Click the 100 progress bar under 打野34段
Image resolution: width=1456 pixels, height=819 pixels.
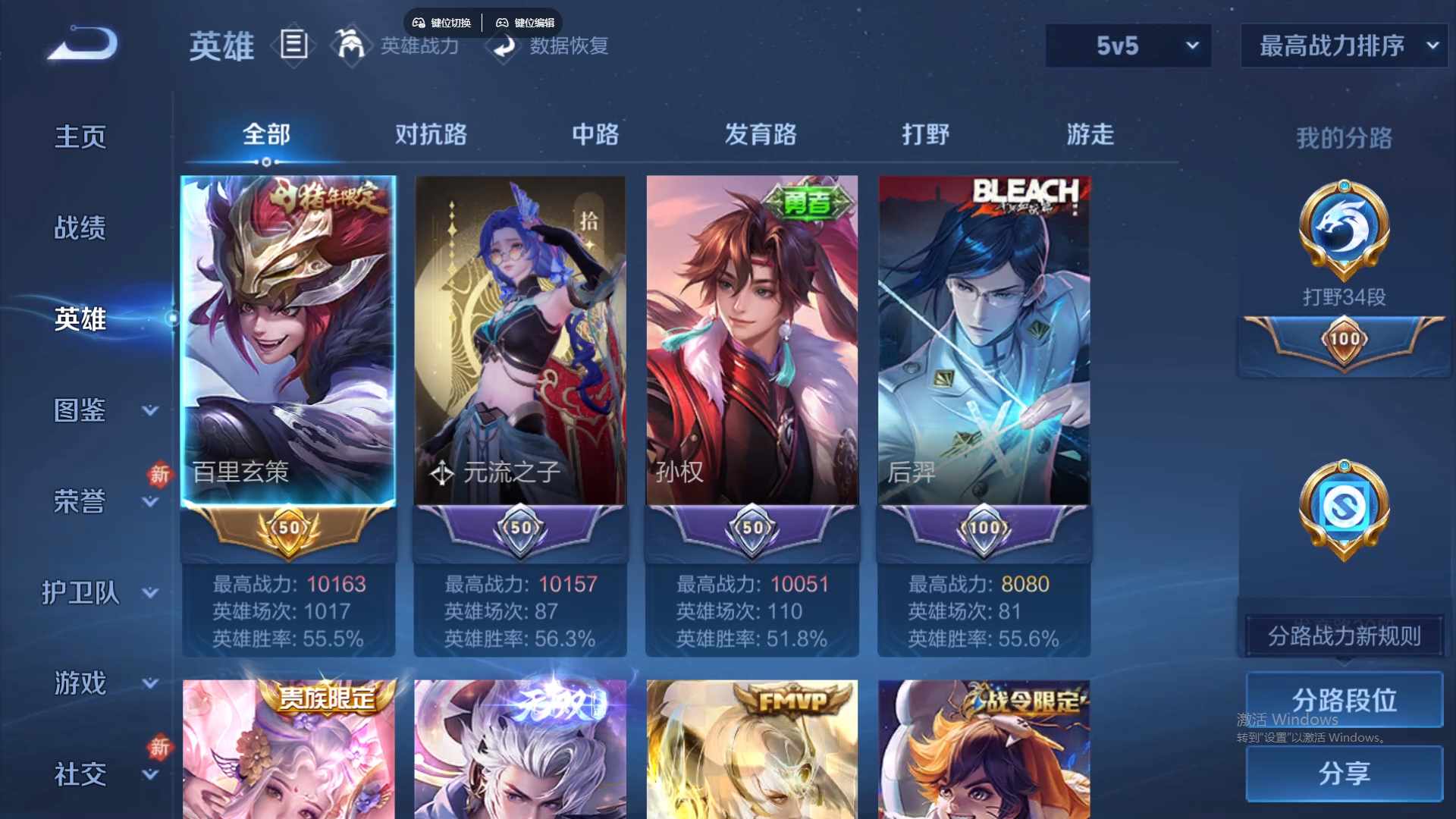click(1342, 340)
